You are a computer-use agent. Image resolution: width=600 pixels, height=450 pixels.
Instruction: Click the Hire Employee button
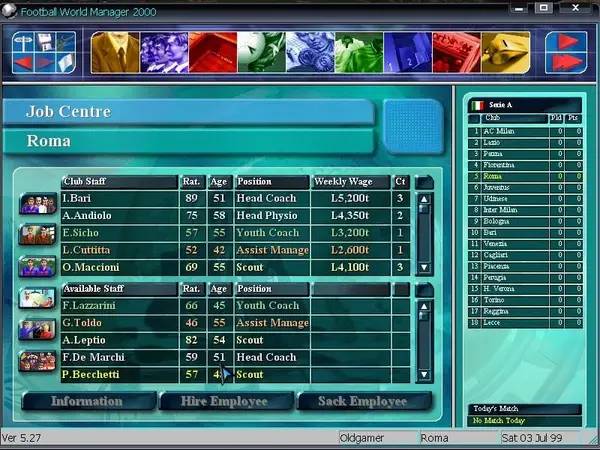point(227,401)
